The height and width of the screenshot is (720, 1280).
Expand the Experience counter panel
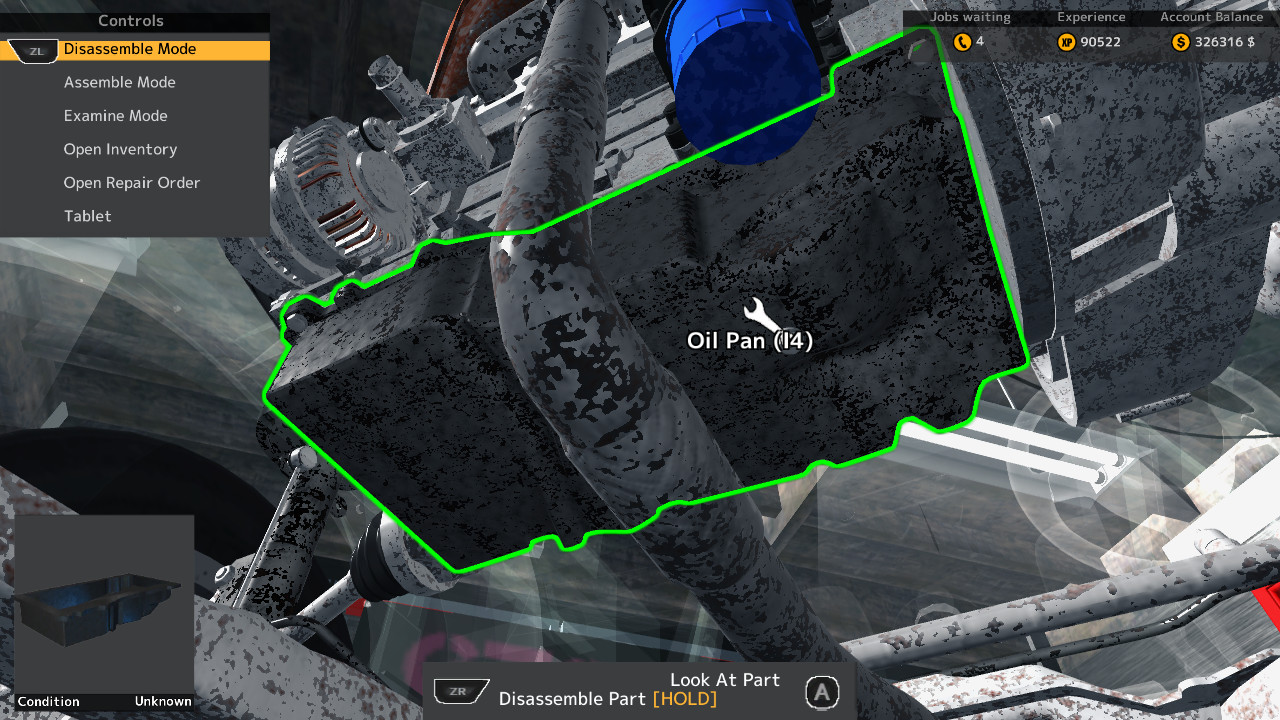[1091, 17]
